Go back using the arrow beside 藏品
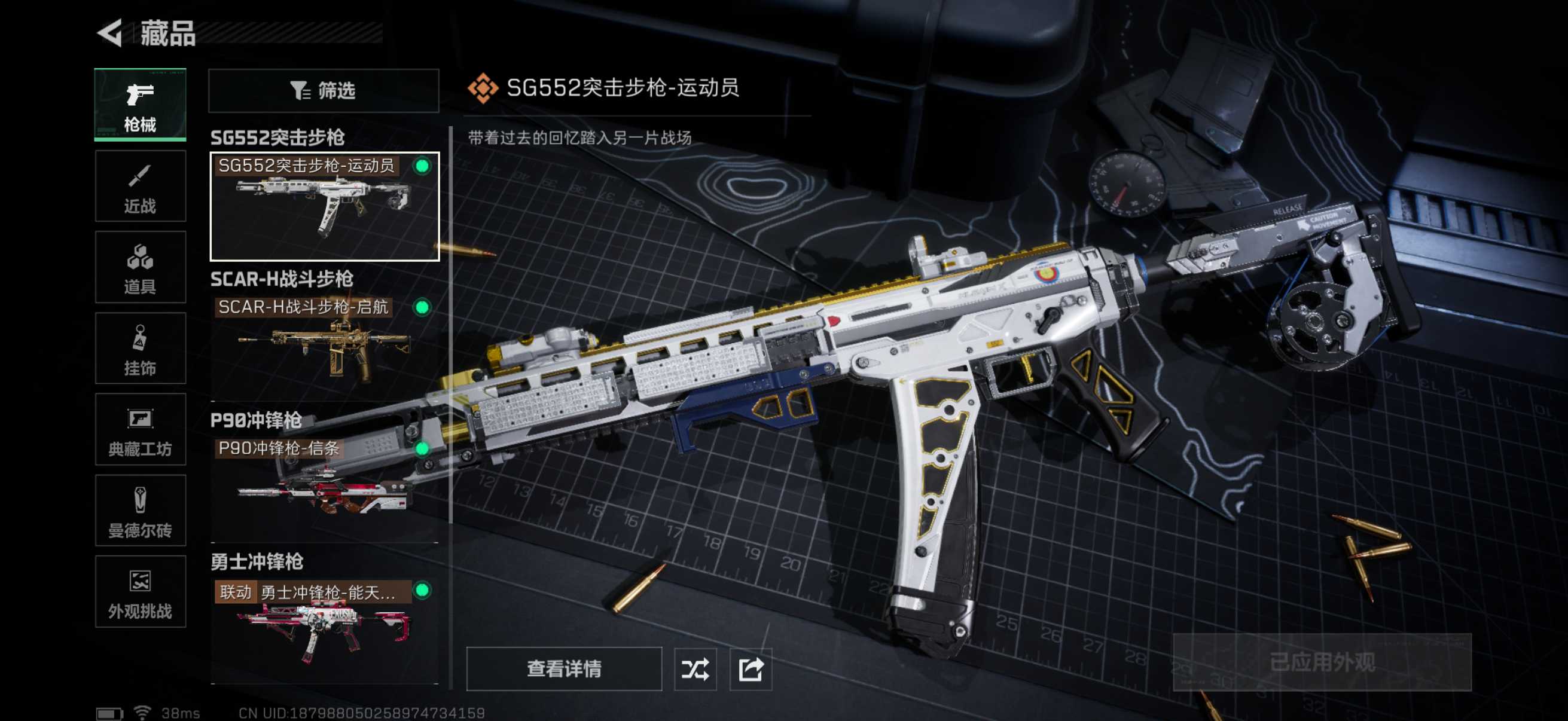 tap(111, 33)
